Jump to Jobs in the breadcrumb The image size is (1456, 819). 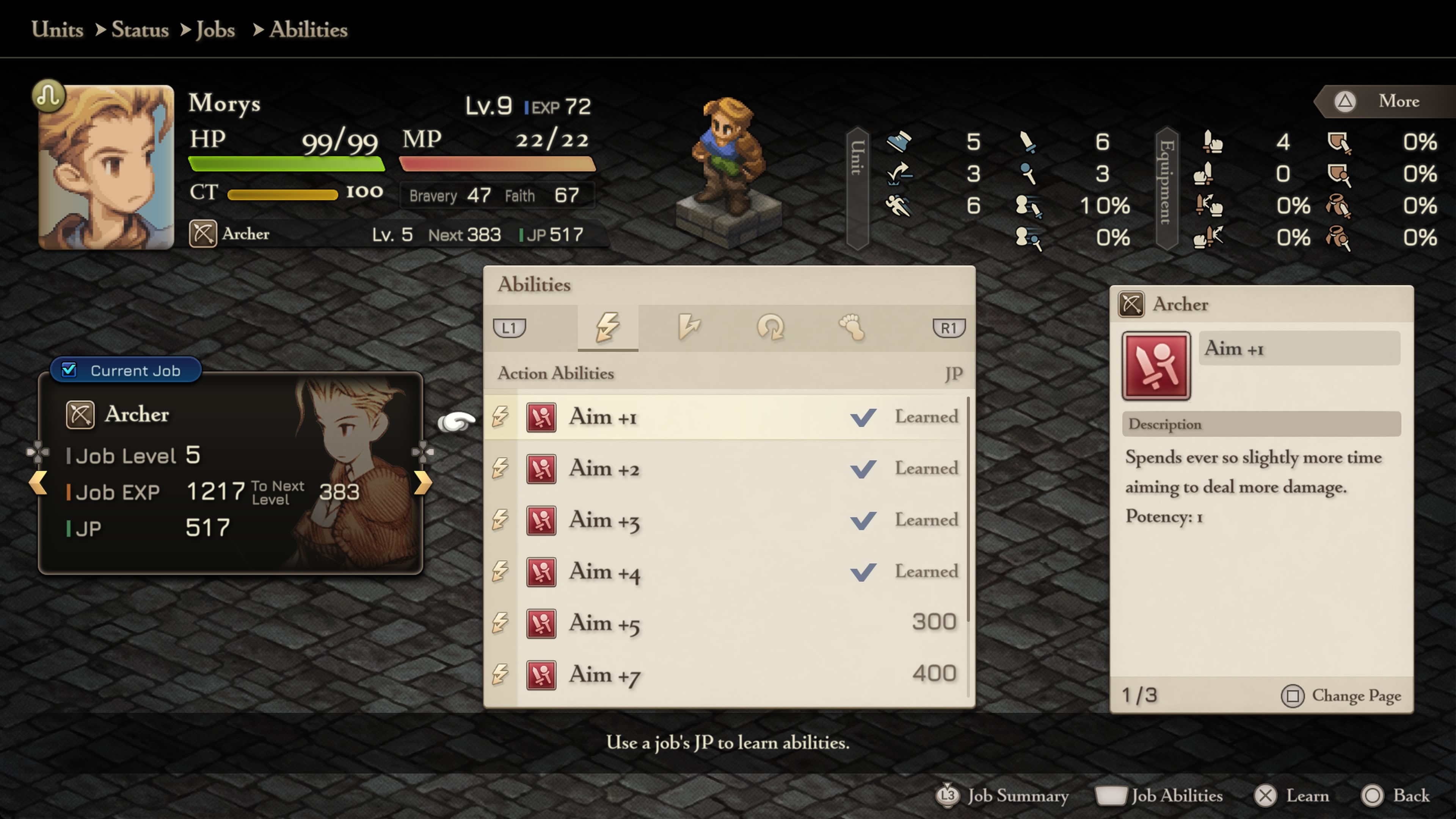coord(215,30)
